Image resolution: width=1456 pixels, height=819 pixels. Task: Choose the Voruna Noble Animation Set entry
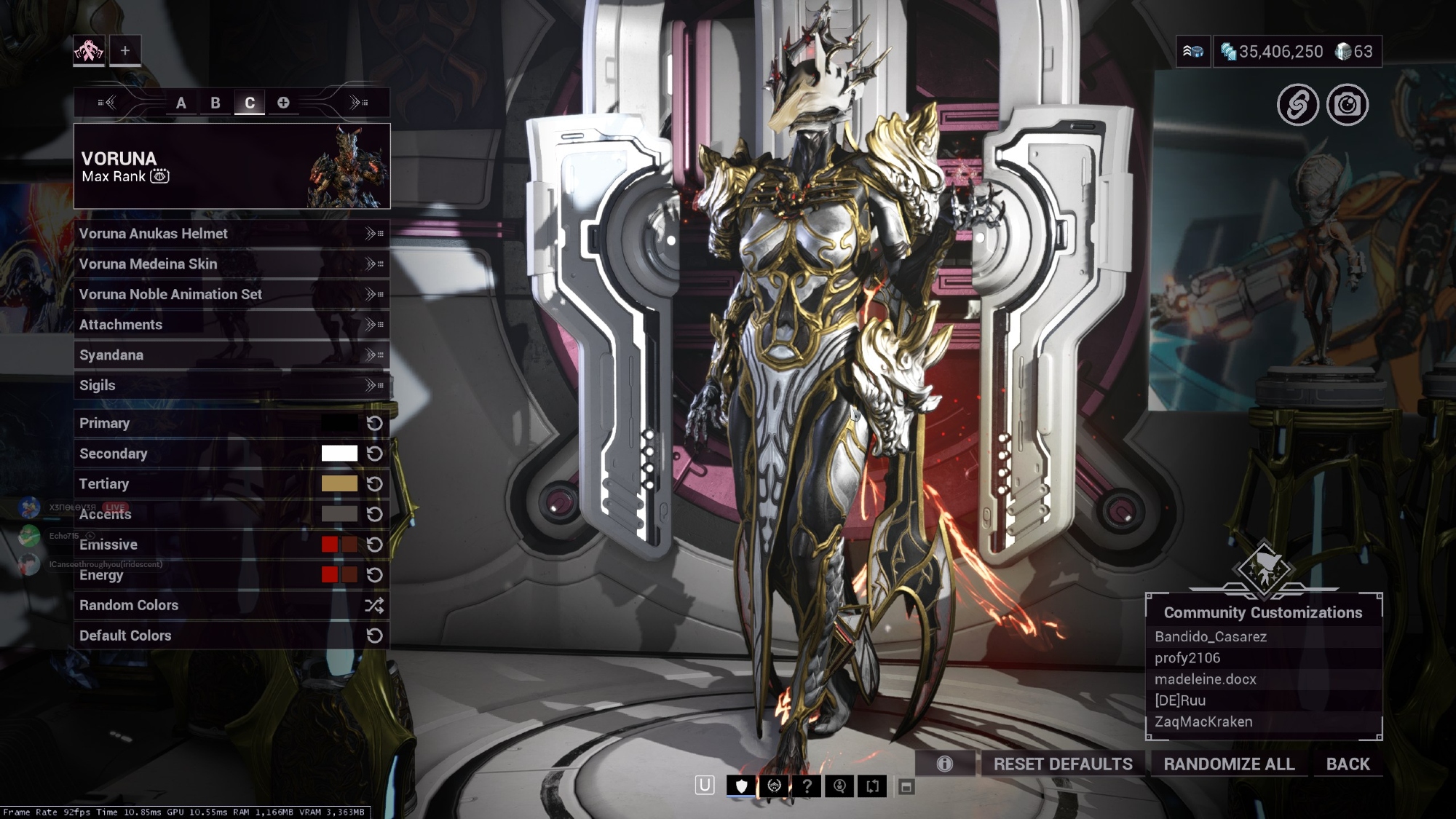click(x=231, y=294)
